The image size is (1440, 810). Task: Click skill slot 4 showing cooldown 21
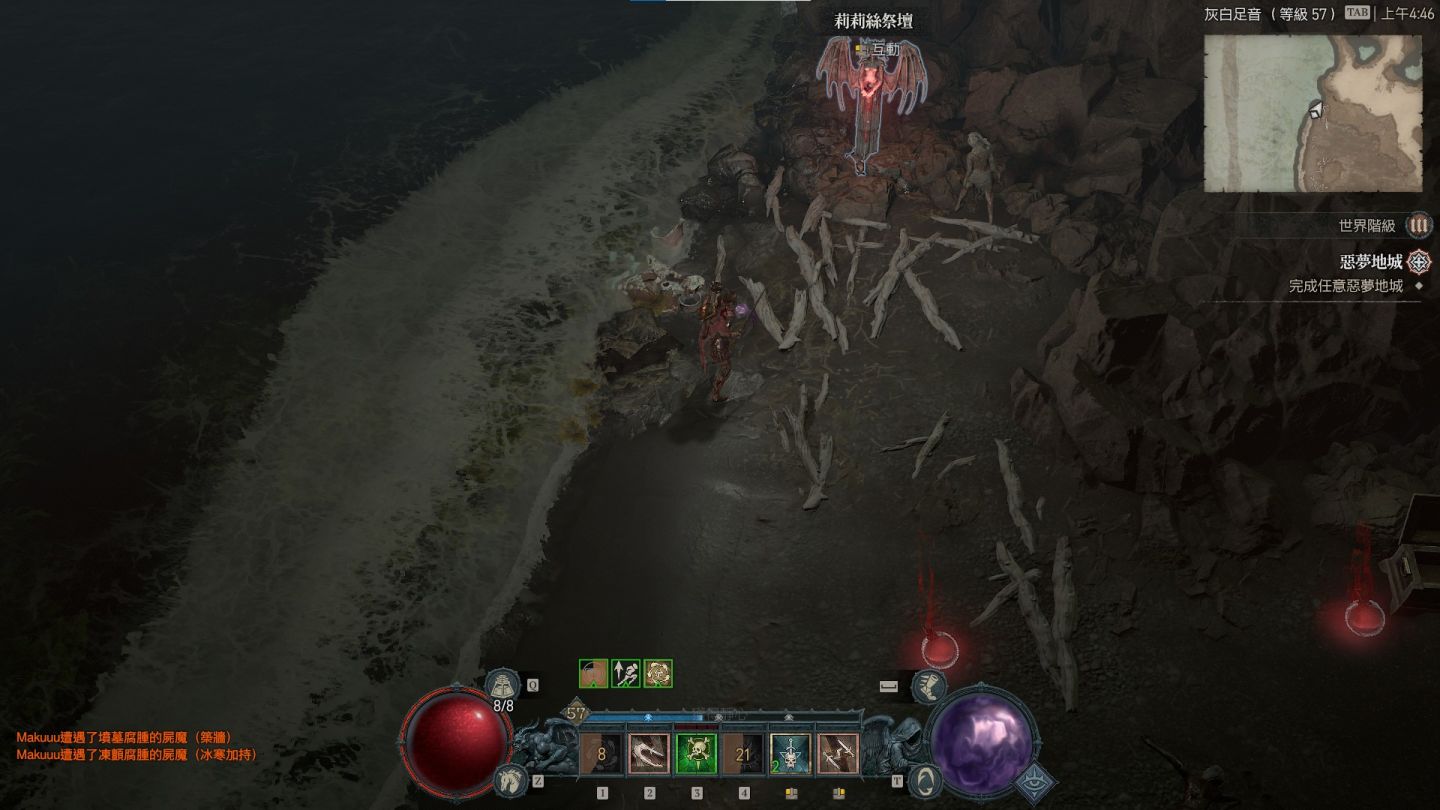pyautogui.click(x=743, y=754)
